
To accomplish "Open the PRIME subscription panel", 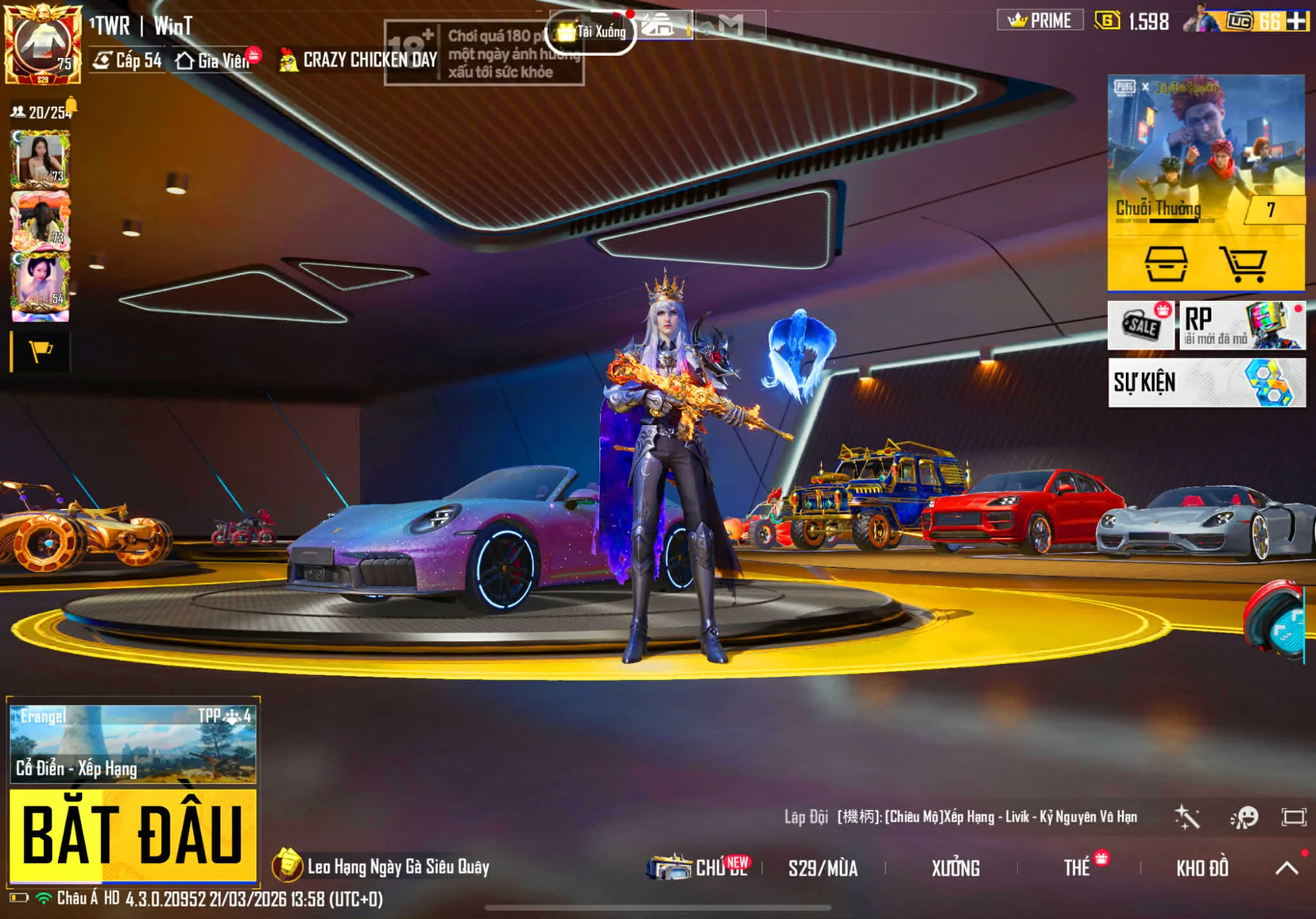I will (1040, 21).
